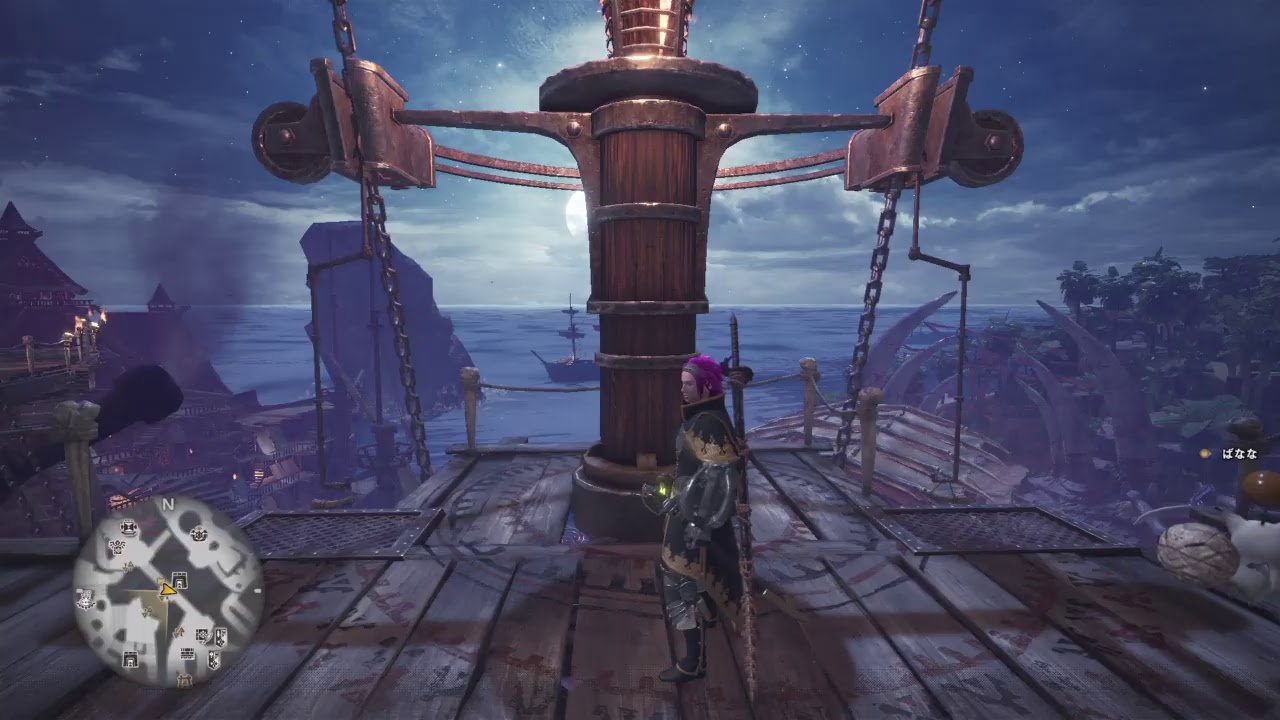
Task: Click the yellow player arrow on the minimap
Action: [x=167, y=589]
